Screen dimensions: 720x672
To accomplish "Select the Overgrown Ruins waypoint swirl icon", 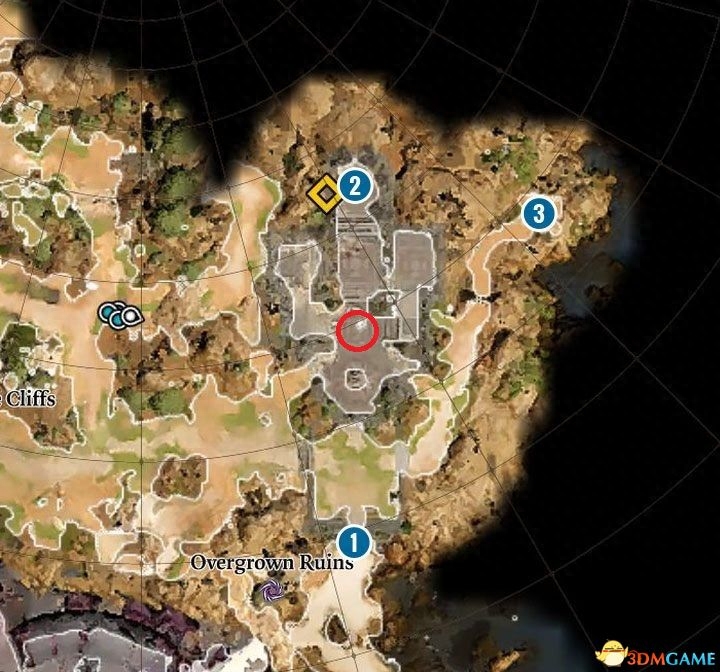I will pos(271,592).
